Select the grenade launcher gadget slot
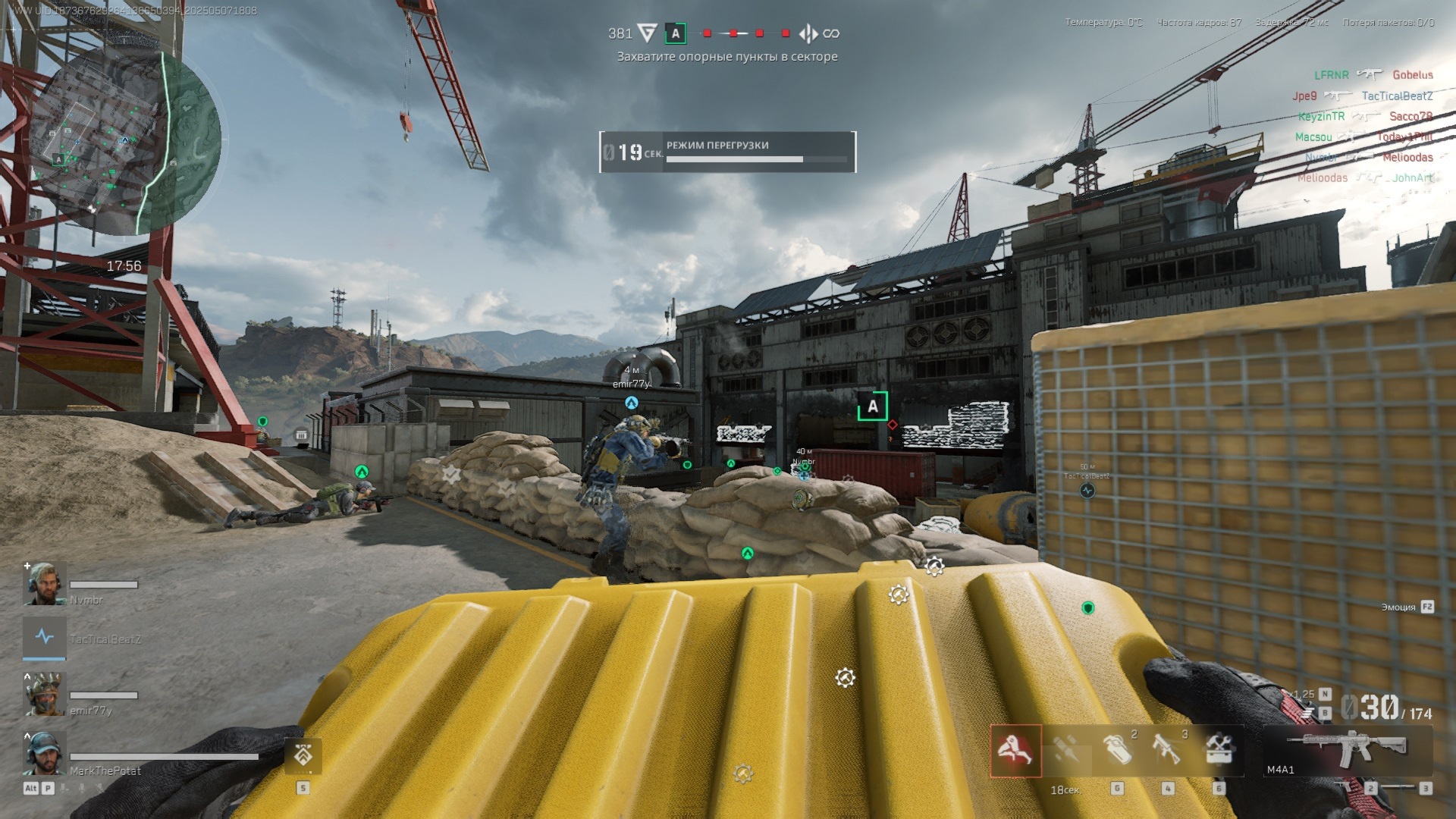1456x819 pixels. (1168, 749)
